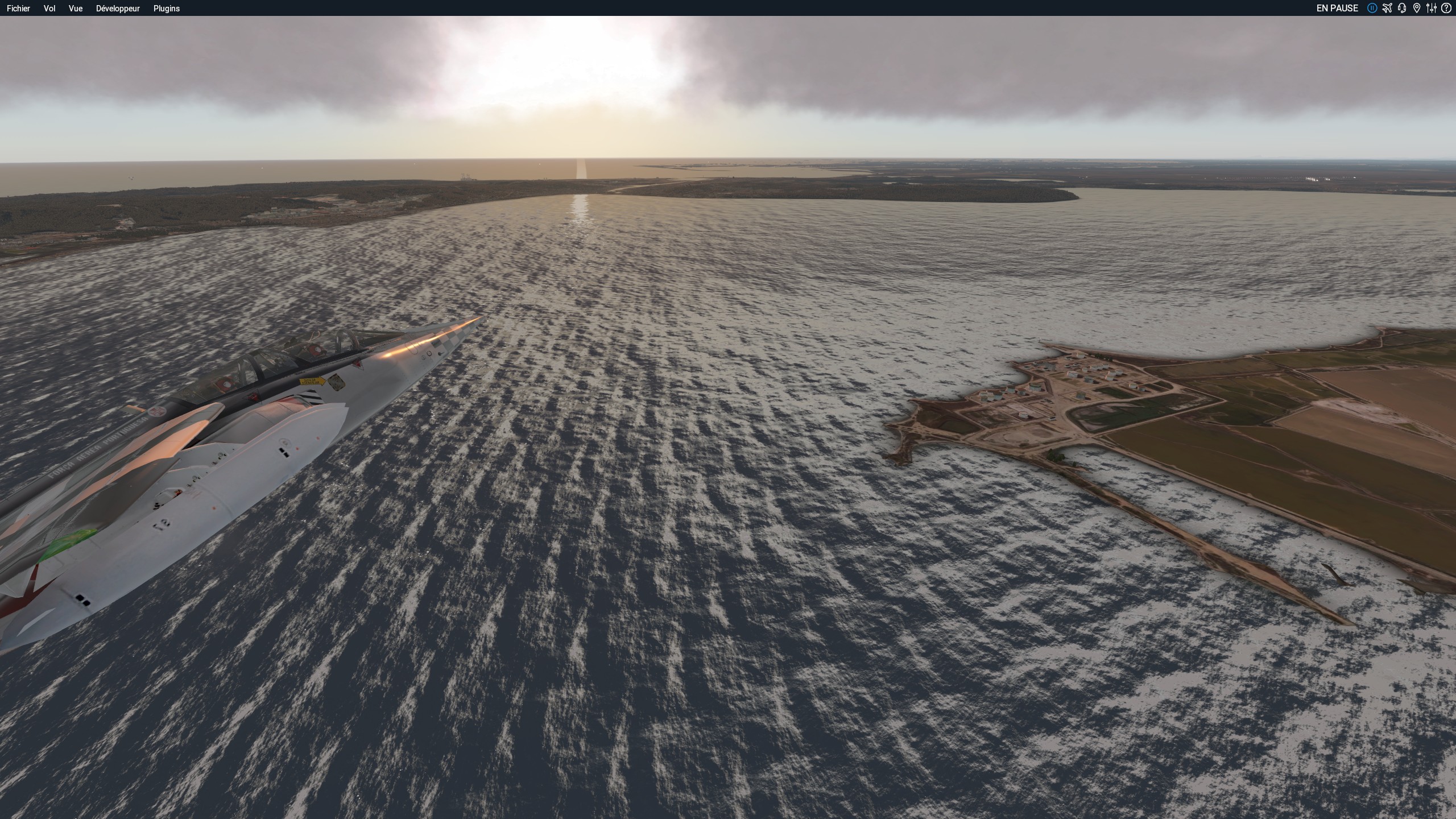The image size is (1456, 819).
Task: Show the map with the location pin icon
Action: pos(1417,8)
